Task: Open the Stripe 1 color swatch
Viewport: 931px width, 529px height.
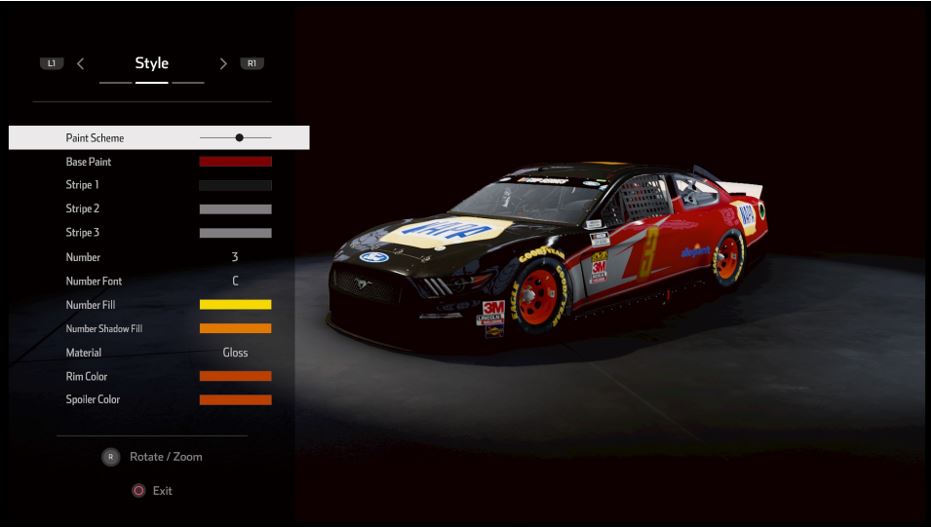Action: [235, 185]
